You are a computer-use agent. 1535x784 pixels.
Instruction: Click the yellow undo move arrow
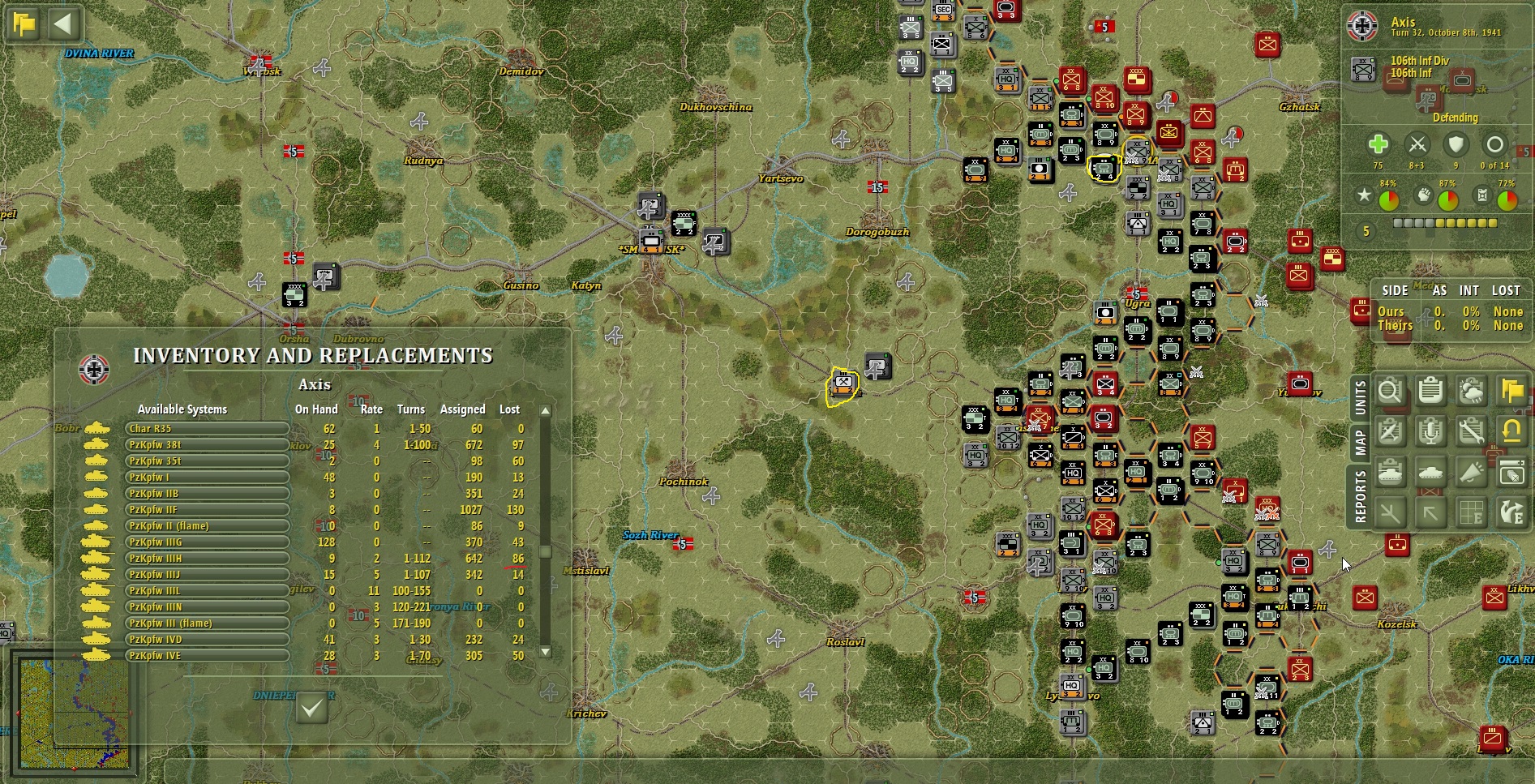1511,431
